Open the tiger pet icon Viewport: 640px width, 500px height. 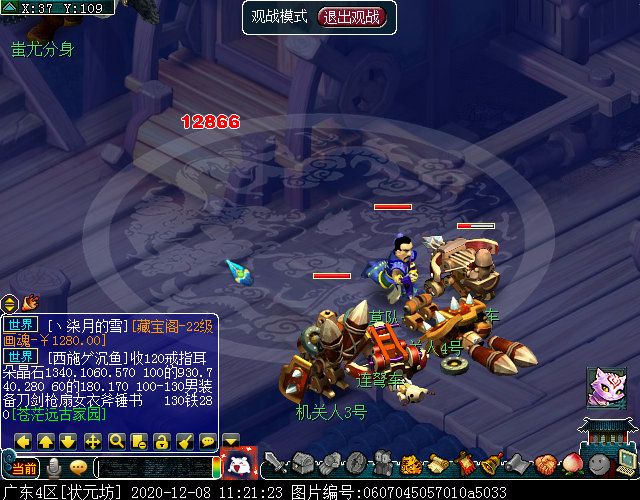point(410,463)
